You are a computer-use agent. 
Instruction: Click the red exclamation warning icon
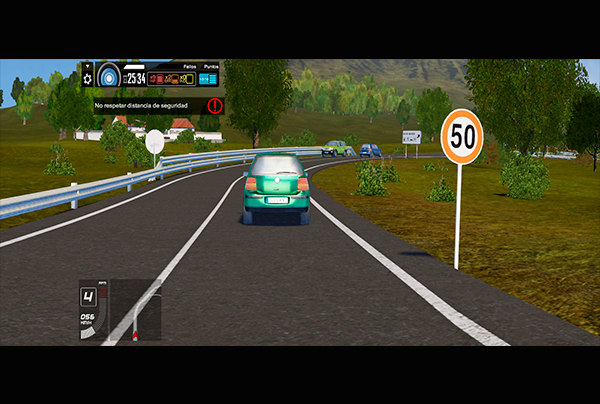(x=214, y=104)
